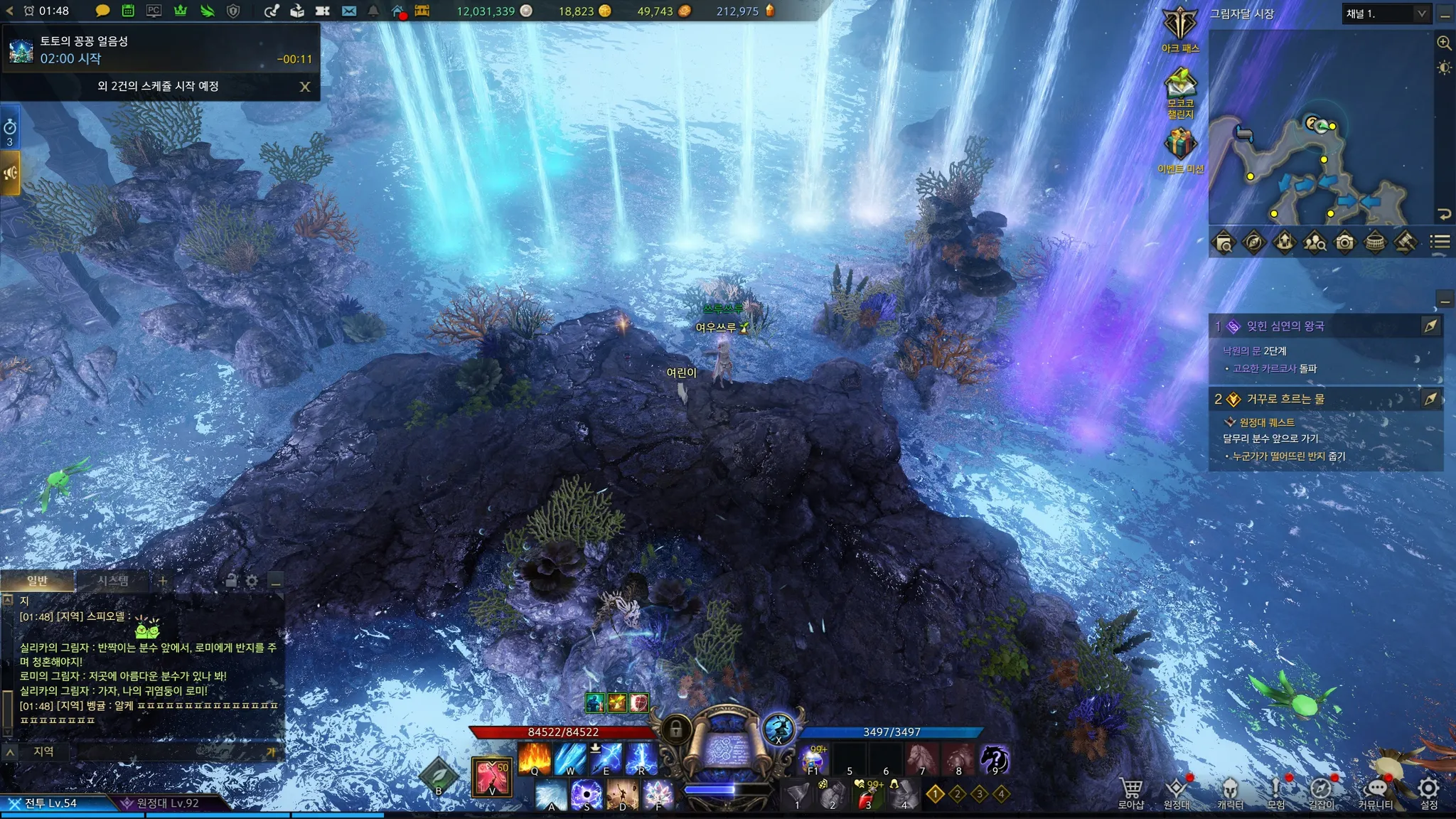Switch to the 시스템 chat tab
Viewport: 1456px width, 819px height.
pos(113,581)
